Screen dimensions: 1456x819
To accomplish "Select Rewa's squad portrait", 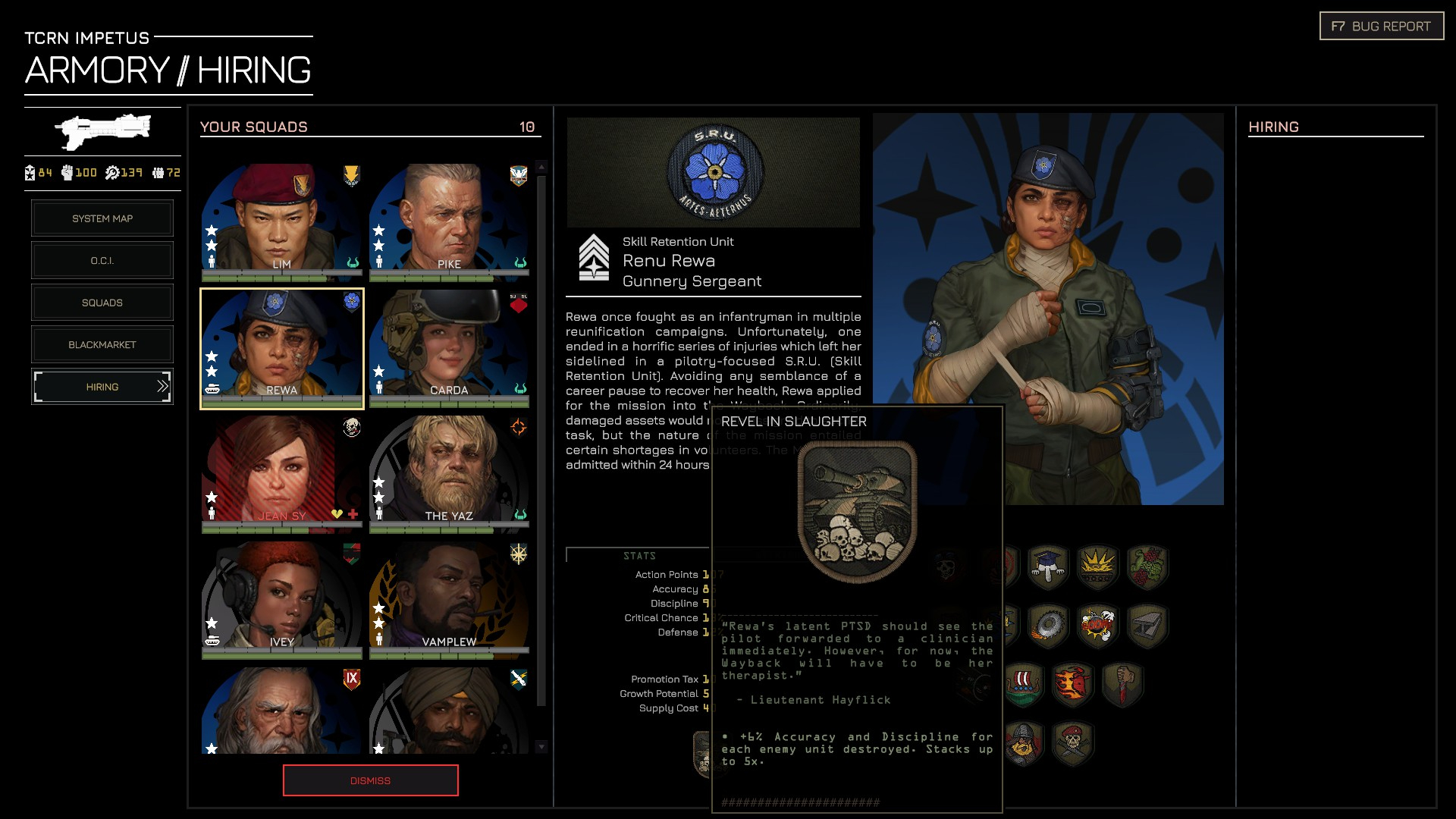I will click(281, 347).
